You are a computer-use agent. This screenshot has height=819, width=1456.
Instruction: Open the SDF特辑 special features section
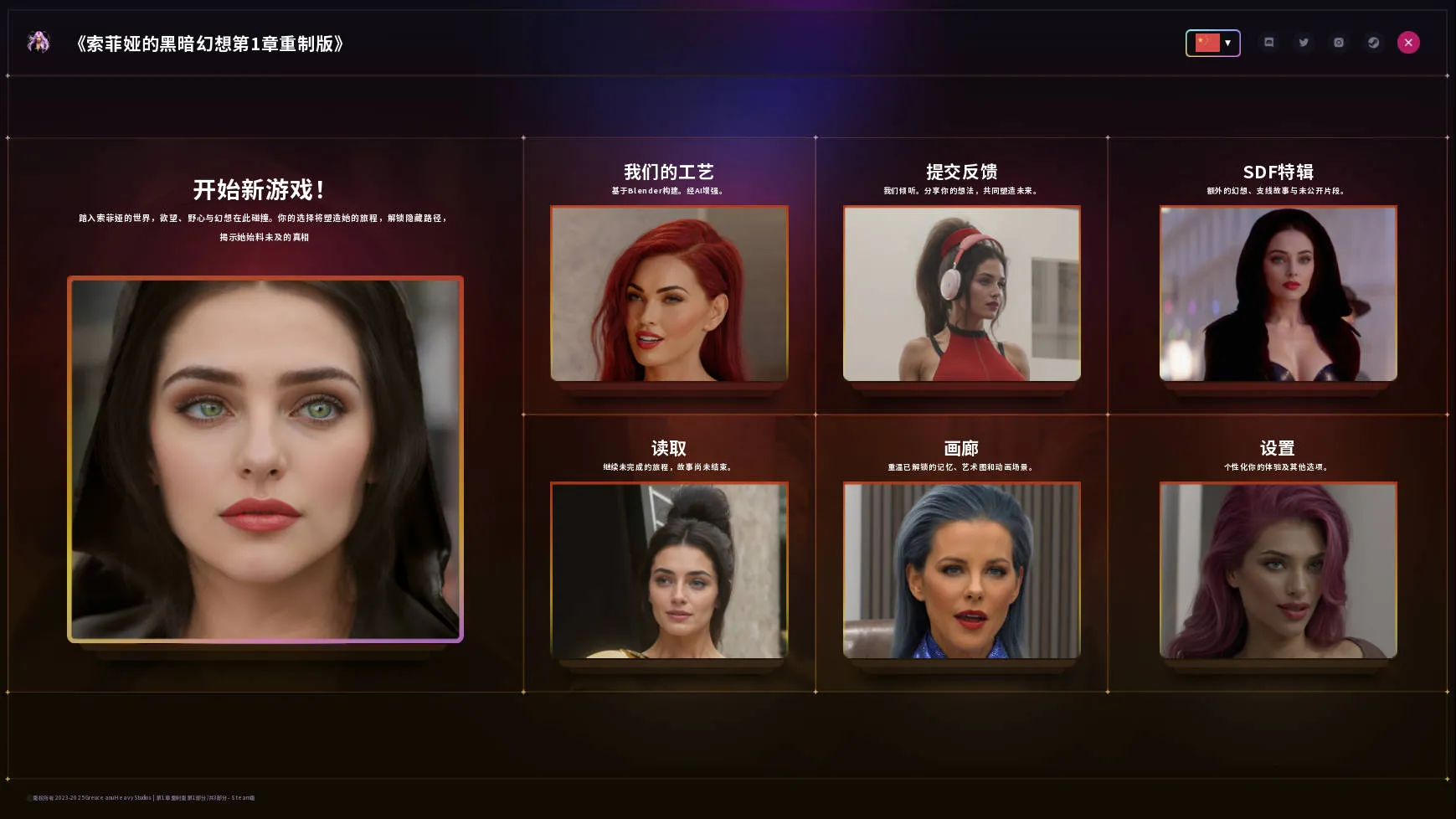coord(1277,172)
